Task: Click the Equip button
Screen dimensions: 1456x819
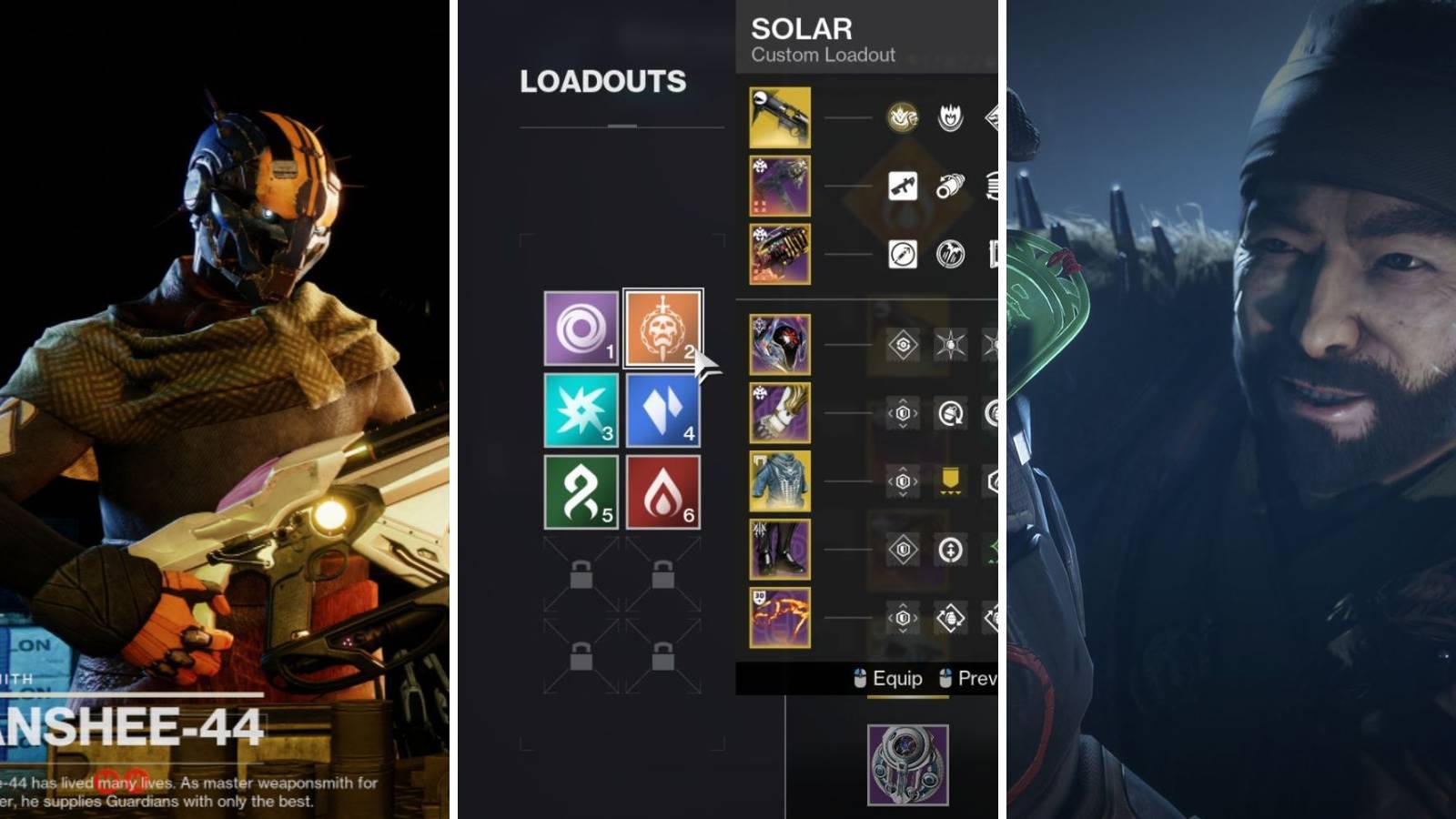Action: (897, 678)
